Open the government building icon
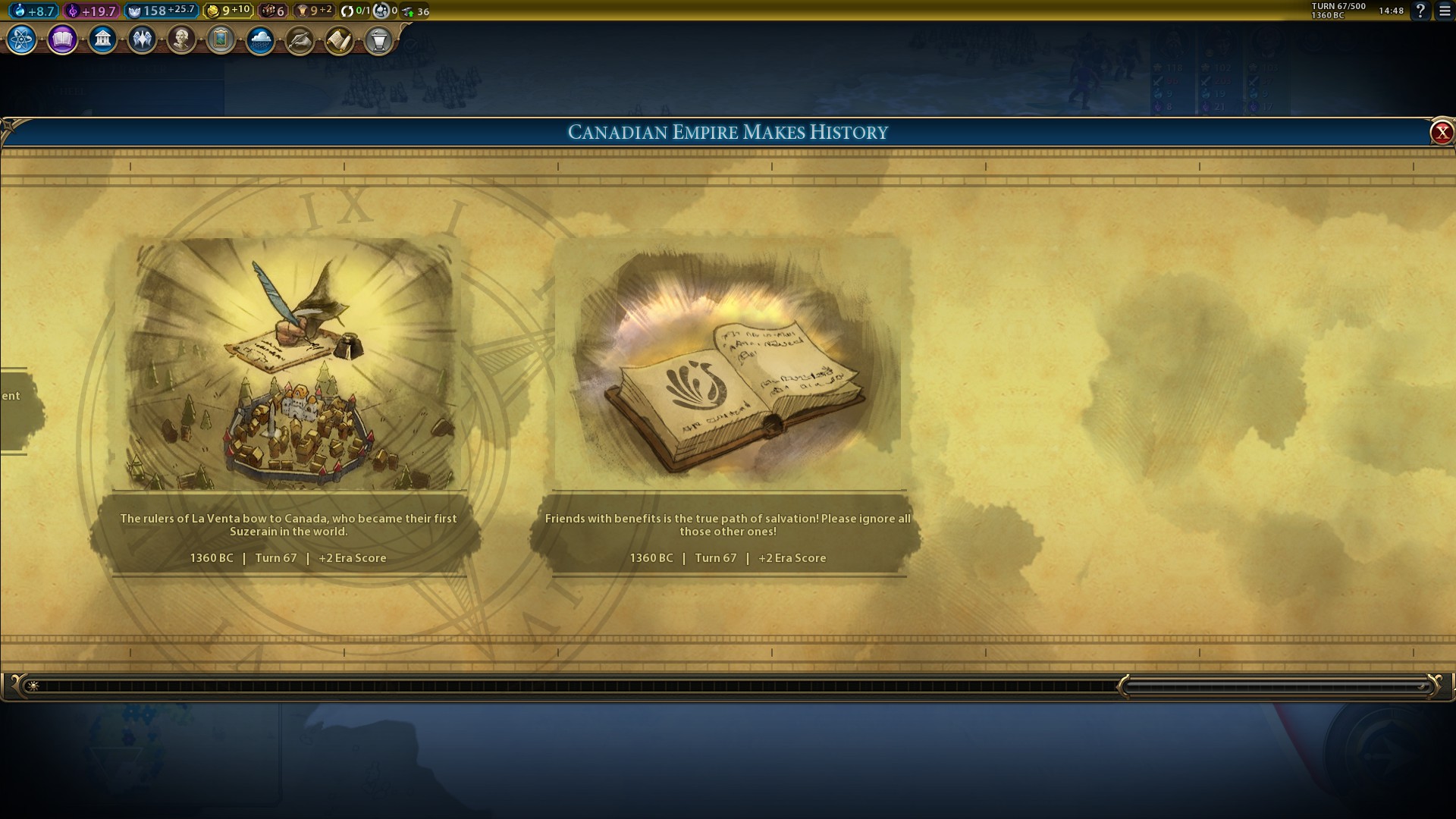Viewport: 1456px width, 819px height. 102,39
